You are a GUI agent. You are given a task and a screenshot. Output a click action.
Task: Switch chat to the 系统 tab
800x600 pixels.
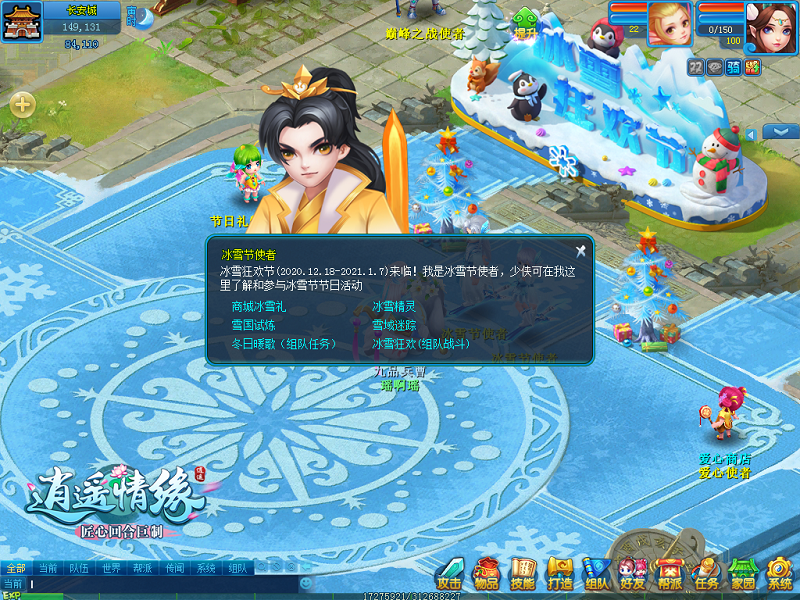click(206, 568)
